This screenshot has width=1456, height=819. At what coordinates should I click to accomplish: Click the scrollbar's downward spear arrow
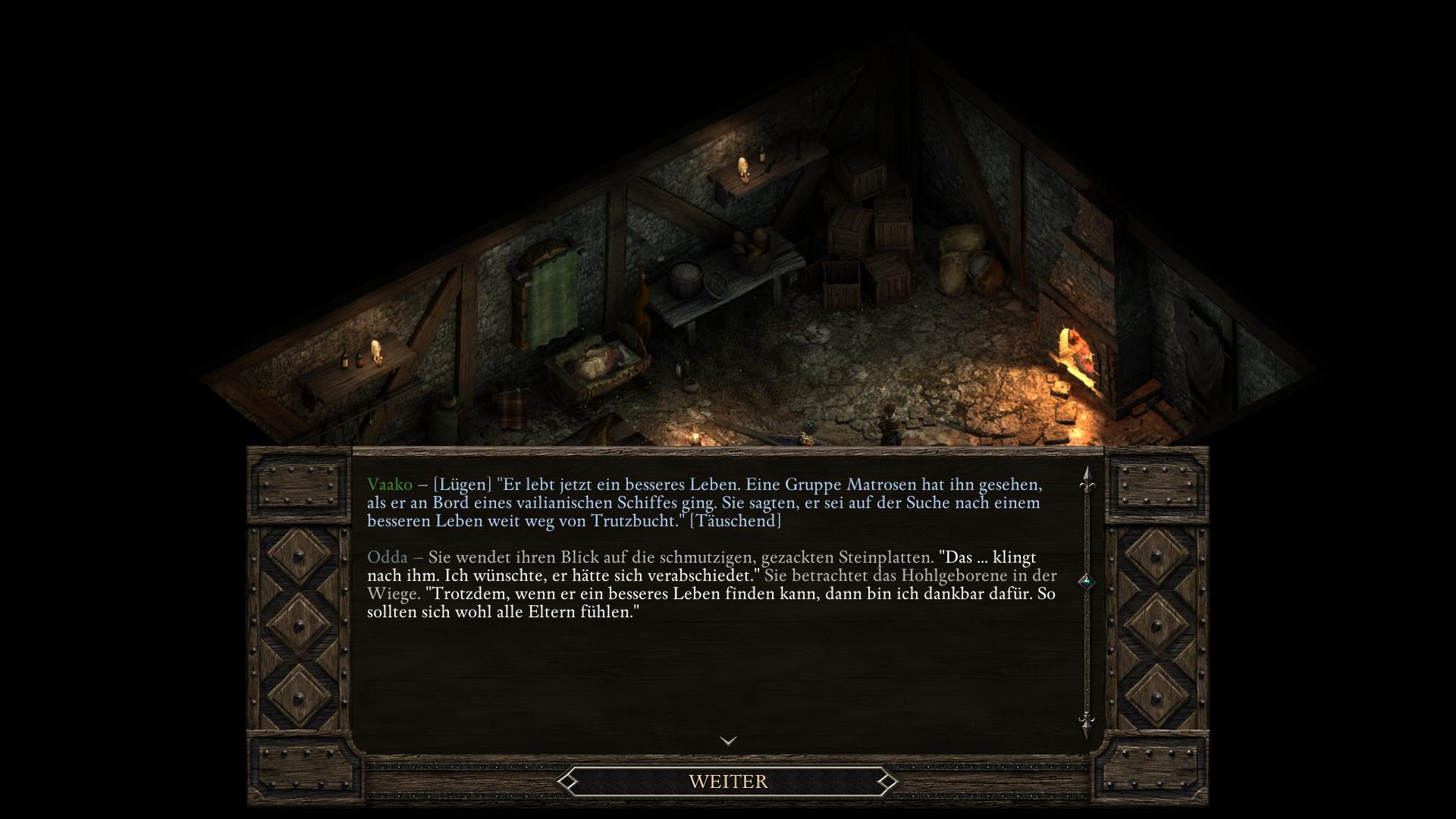click(x=1087, y=722)
